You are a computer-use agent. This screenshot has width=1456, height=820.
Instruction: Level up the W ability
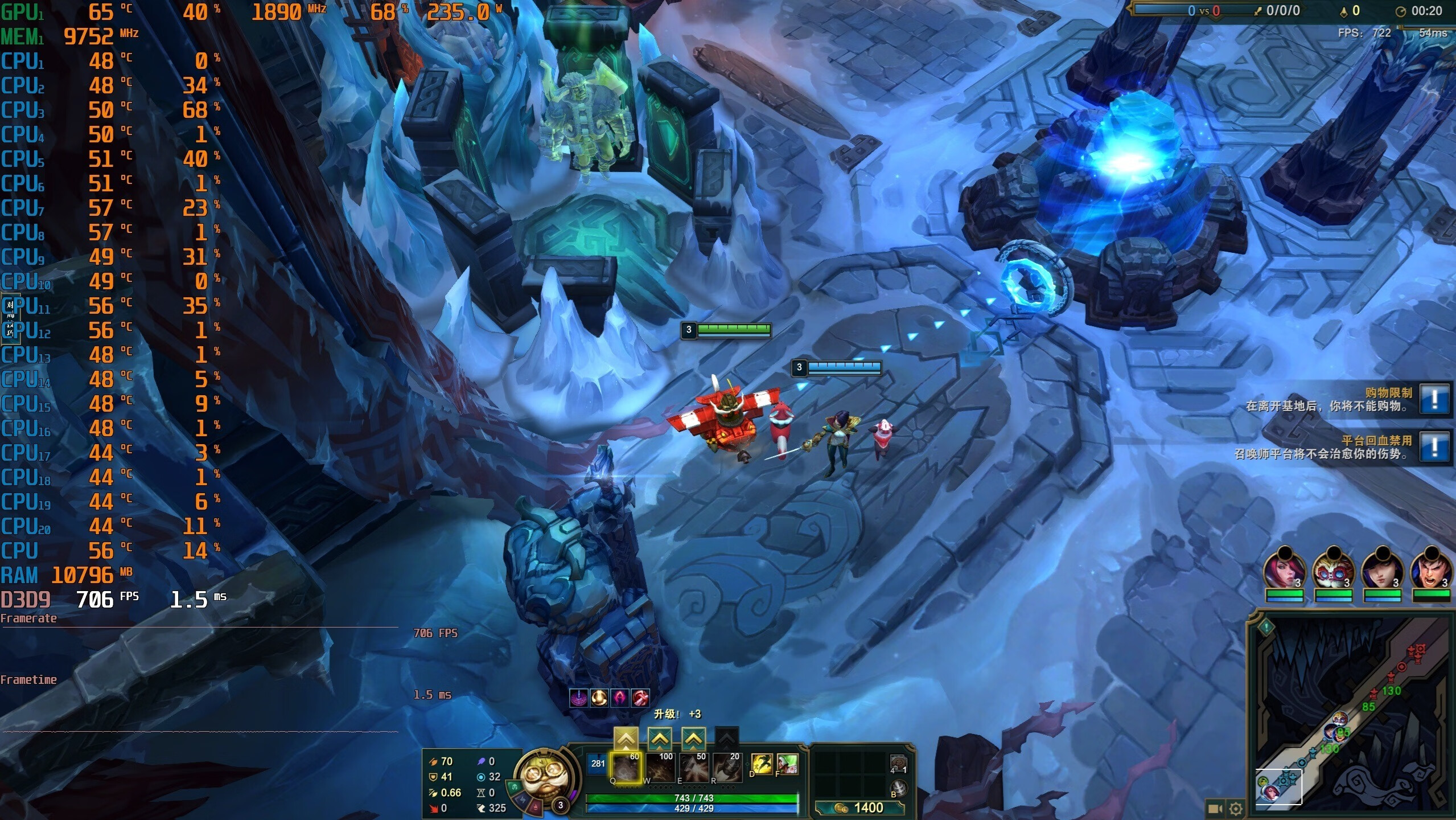(x=659, y=739)
